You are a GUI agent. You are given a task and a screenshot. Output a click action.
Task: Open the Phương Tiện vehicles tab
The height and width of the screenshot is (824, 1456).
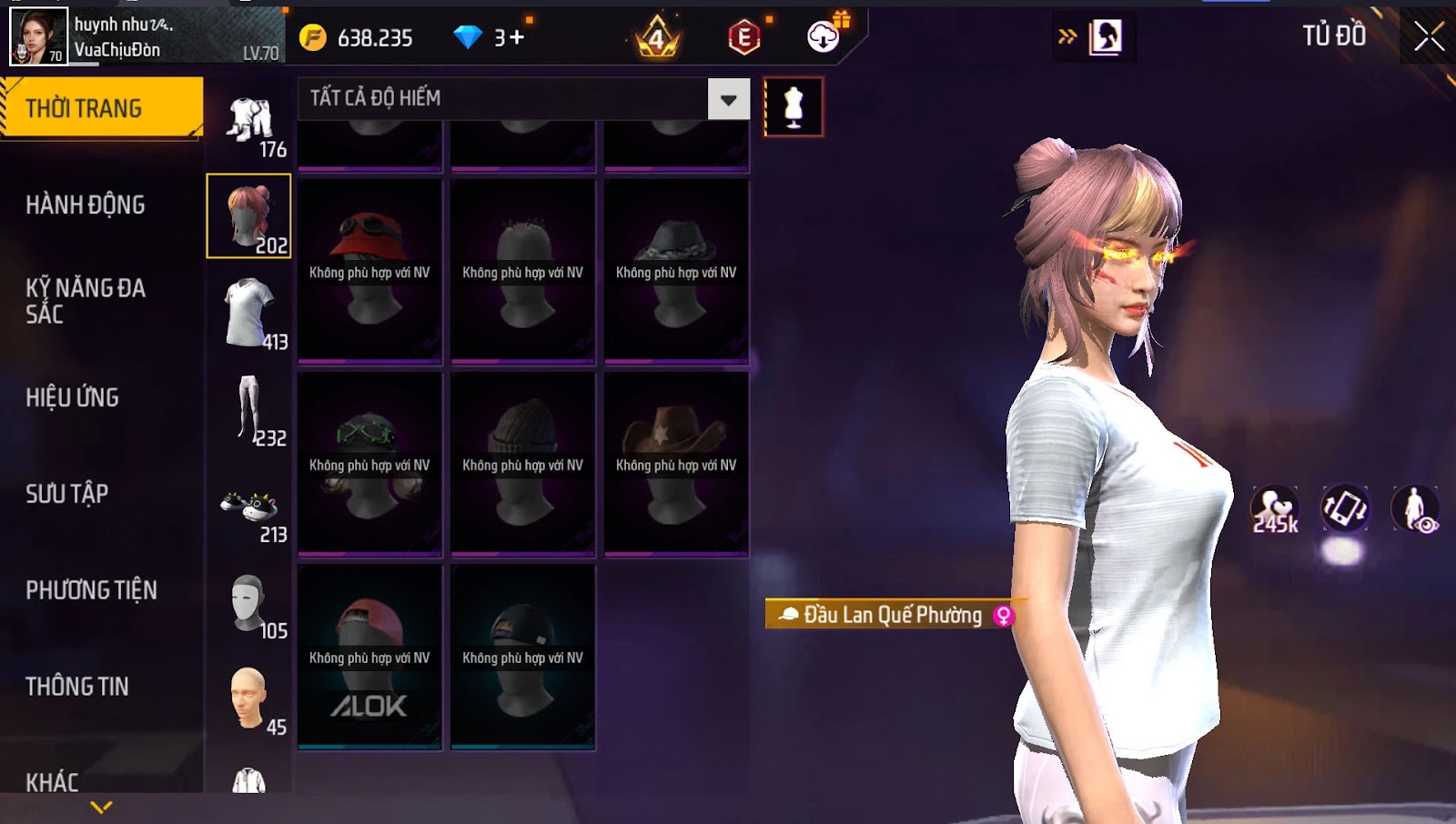[91, 590]
